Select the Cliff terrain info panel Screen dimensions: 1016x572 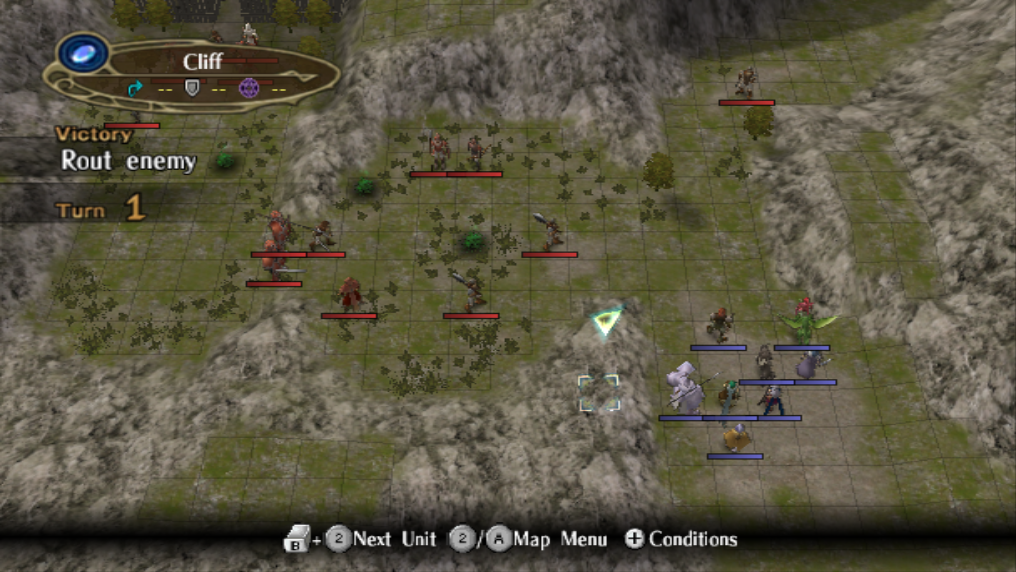tap(200, 70)
